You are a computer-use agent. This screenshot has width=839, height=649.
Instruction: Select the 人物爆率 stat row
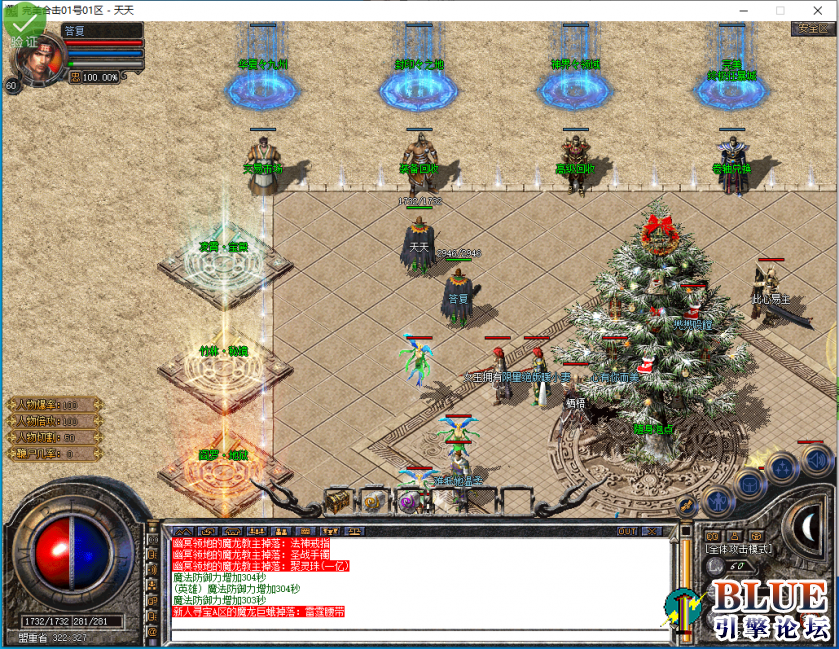(53, 405)
